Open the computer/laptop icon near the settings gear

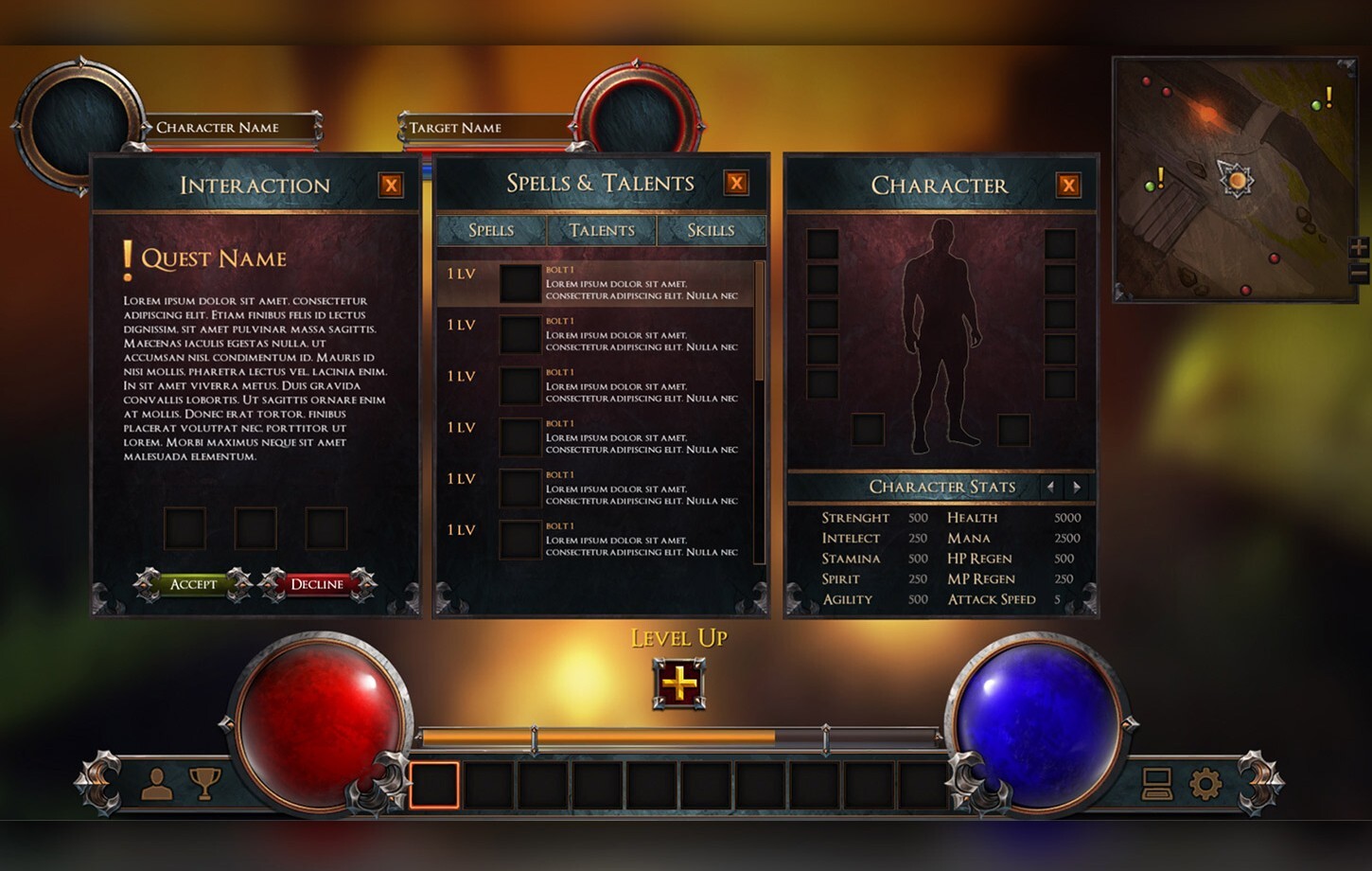1155,785
